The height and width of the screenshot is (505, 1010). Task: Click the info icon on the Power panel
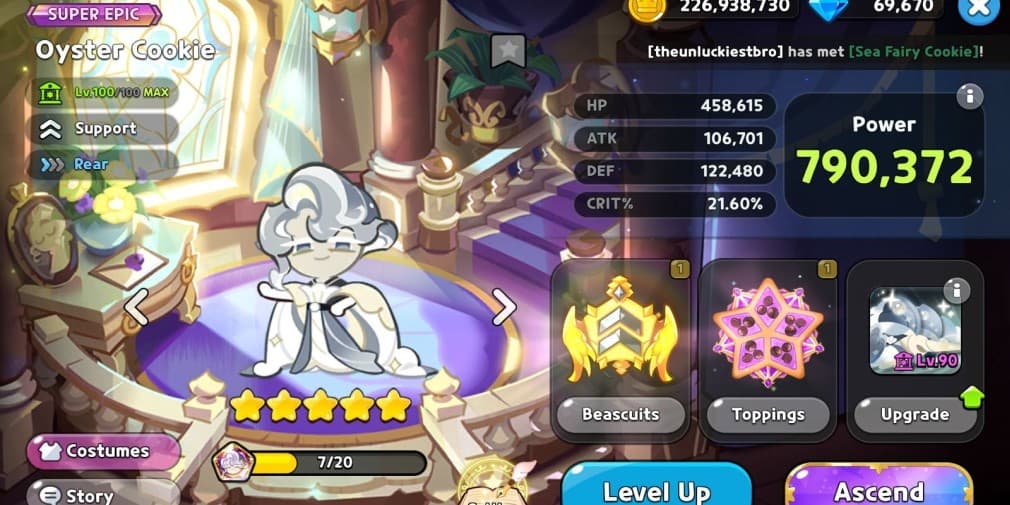click(x=968, y=96)
